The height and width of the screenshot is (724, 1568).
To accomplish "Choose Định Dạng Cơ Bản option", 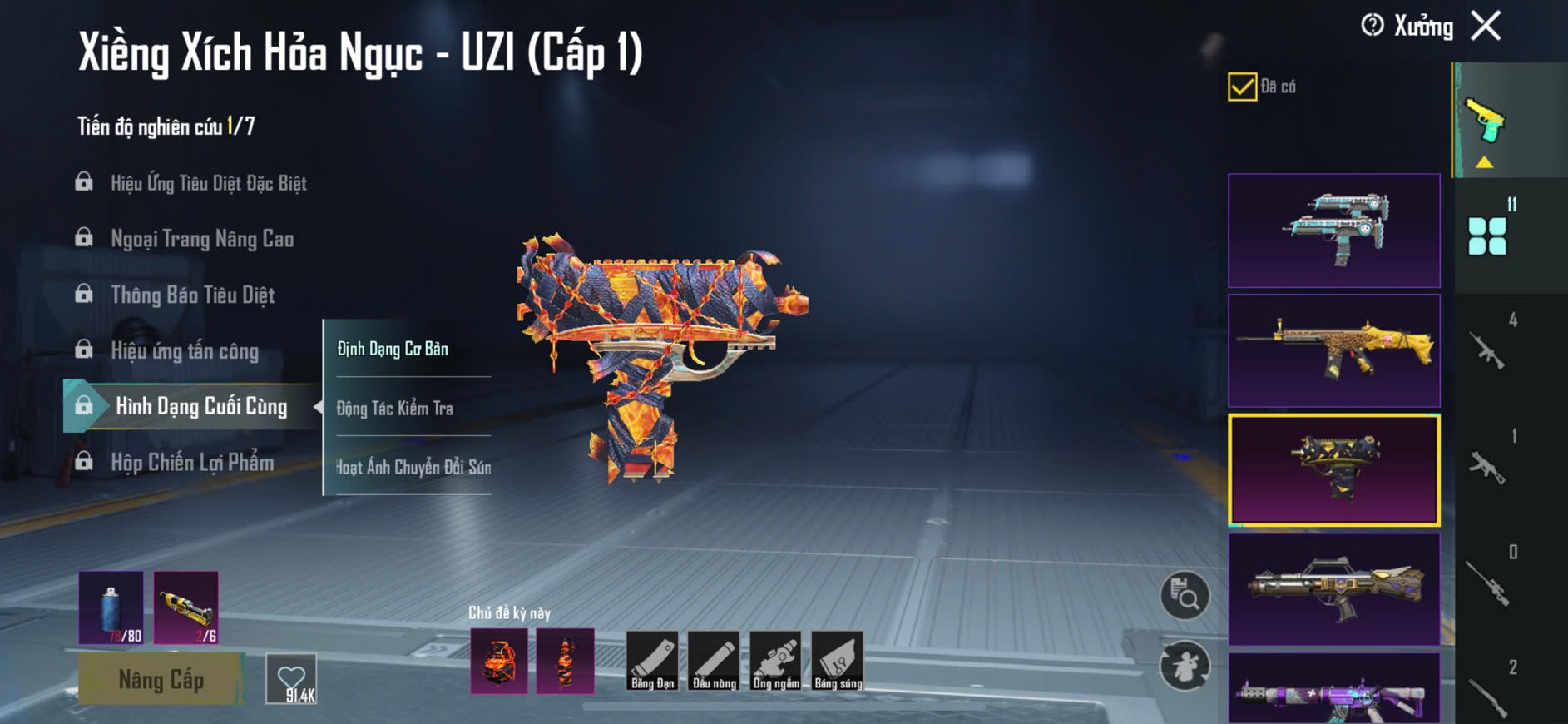I will (x=393, y=349).
